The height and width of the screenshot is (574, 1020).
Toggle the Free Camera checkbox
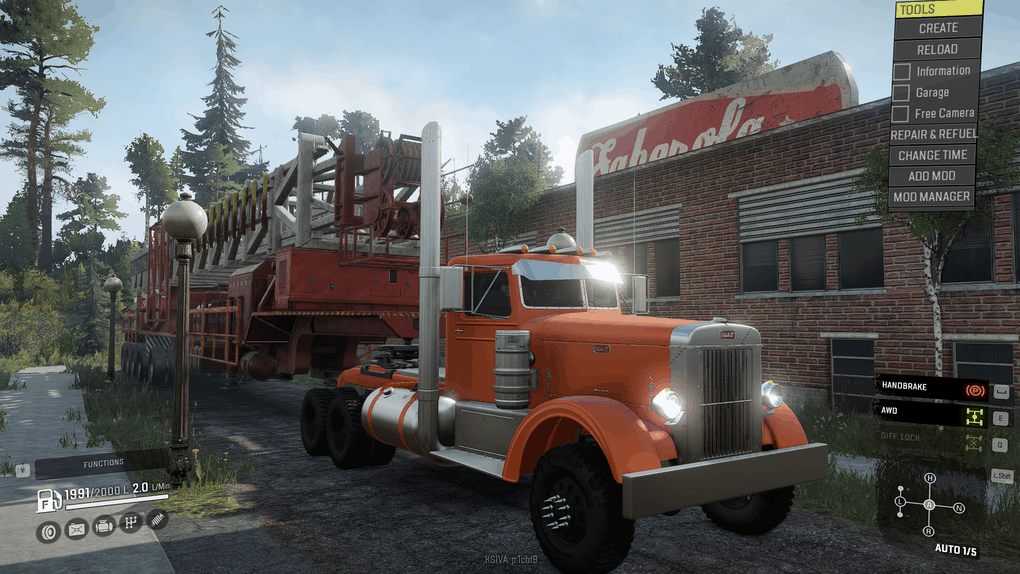click(901, 113)
